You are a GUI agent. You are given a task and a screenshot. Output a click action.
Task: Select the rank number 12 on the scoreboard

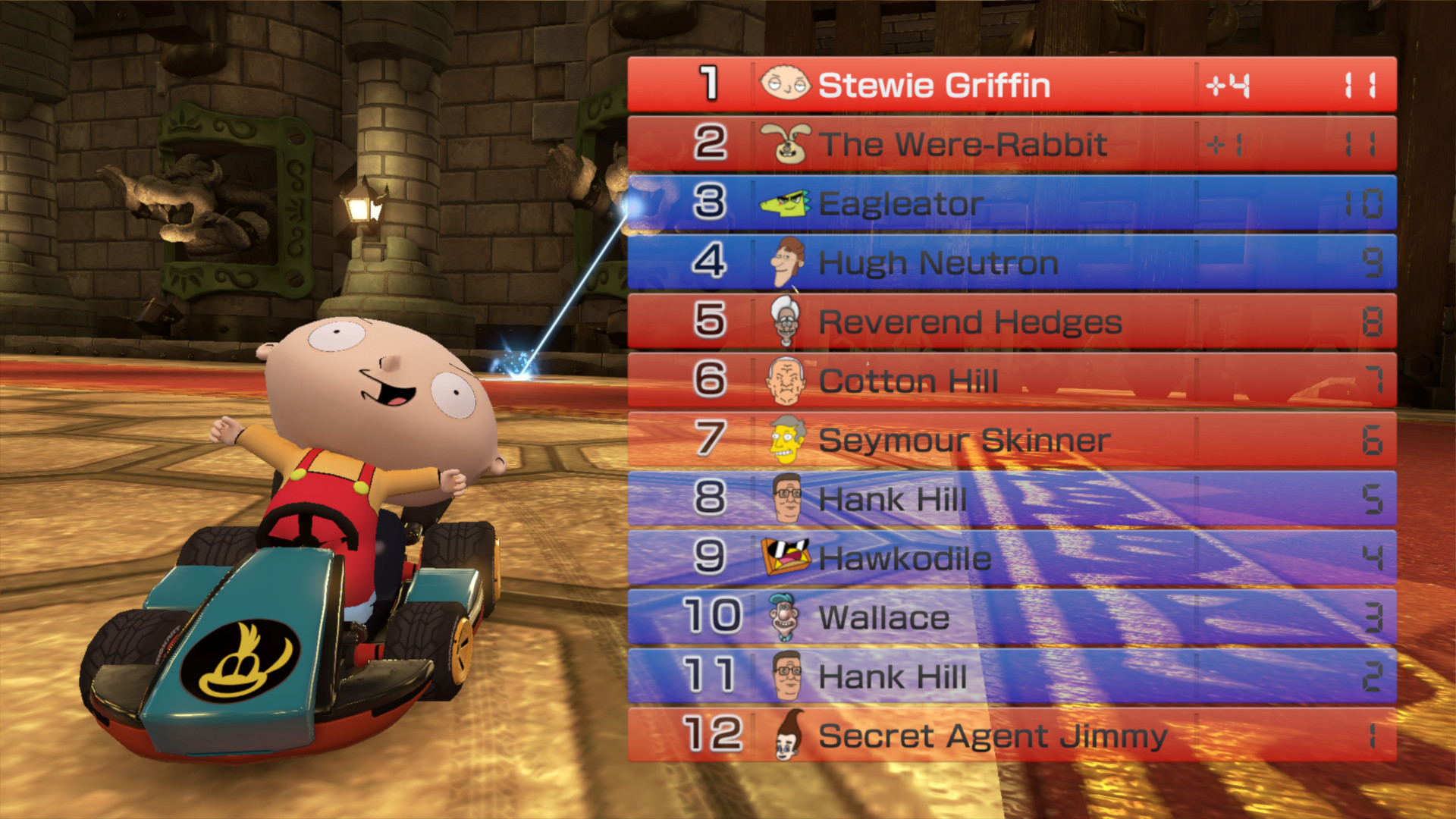pos(713,736)
